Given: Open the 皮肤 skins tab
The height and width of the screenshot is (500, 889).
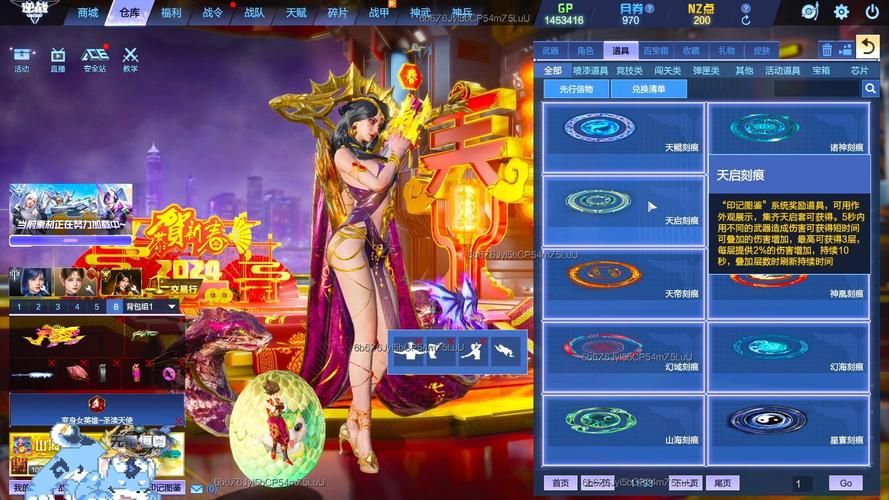Looking at the screenshot, I should (x=761, y=50).
